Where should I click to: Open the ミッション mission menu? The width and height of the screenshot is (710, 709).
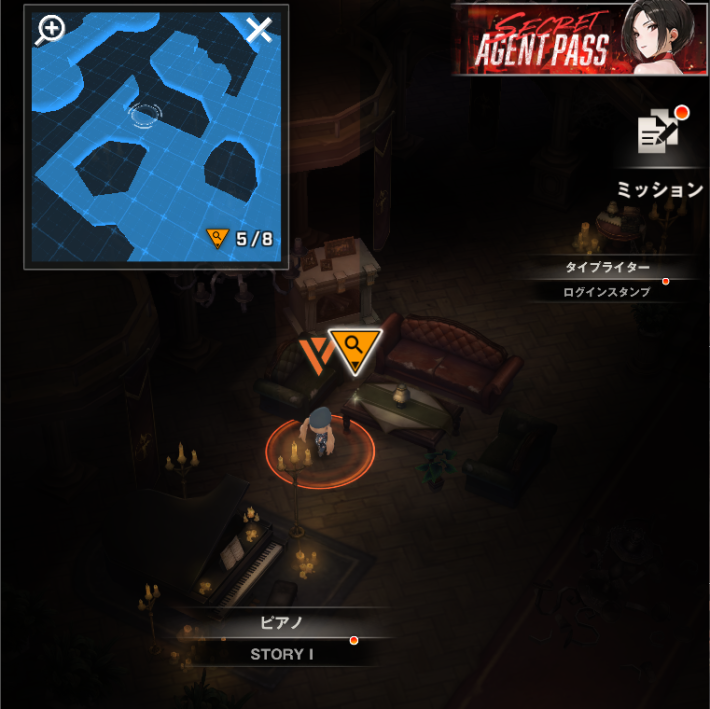click(661, 155)
